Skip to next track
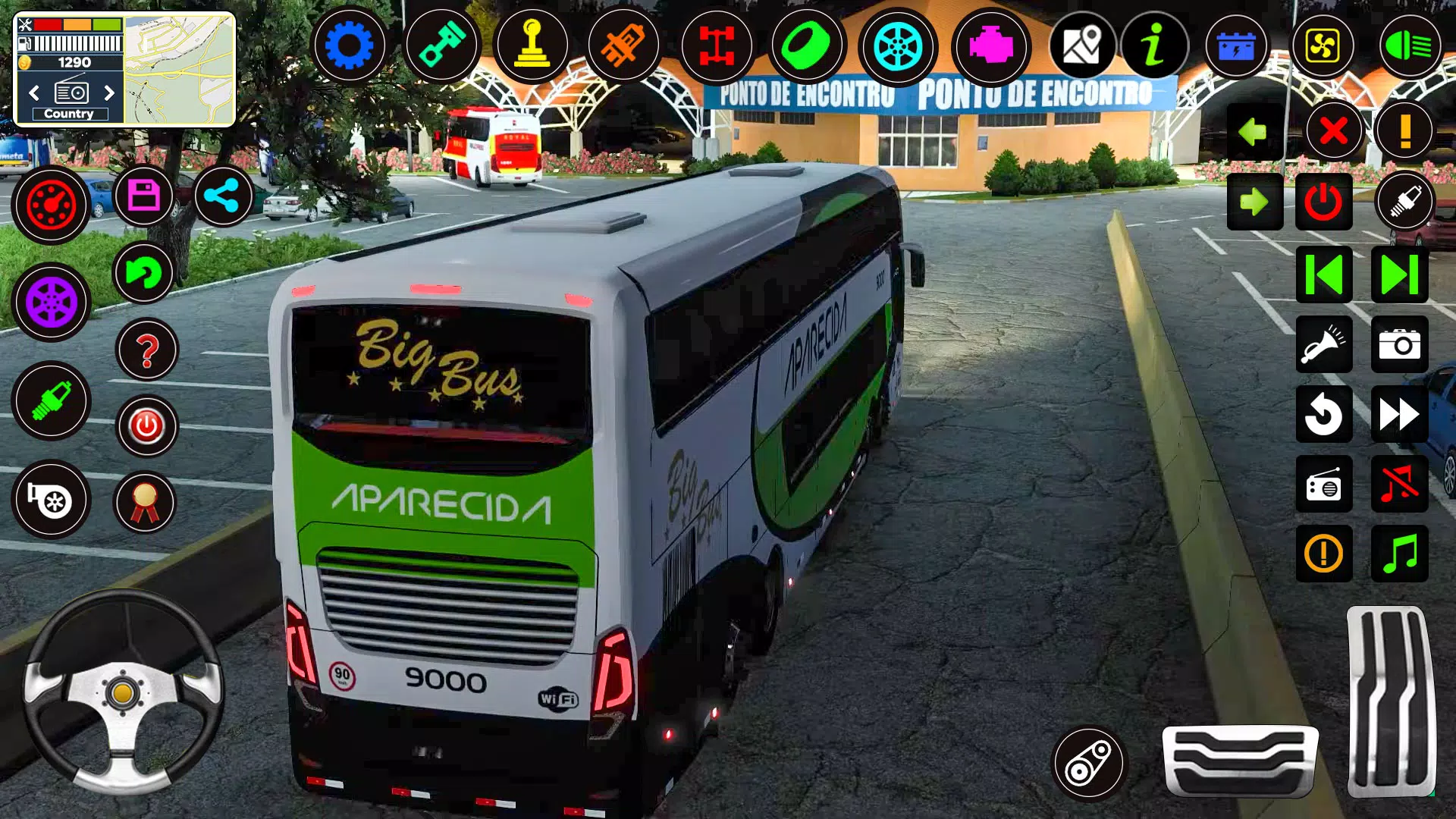The image size is (1456, 819). [x=1399, y=275]
